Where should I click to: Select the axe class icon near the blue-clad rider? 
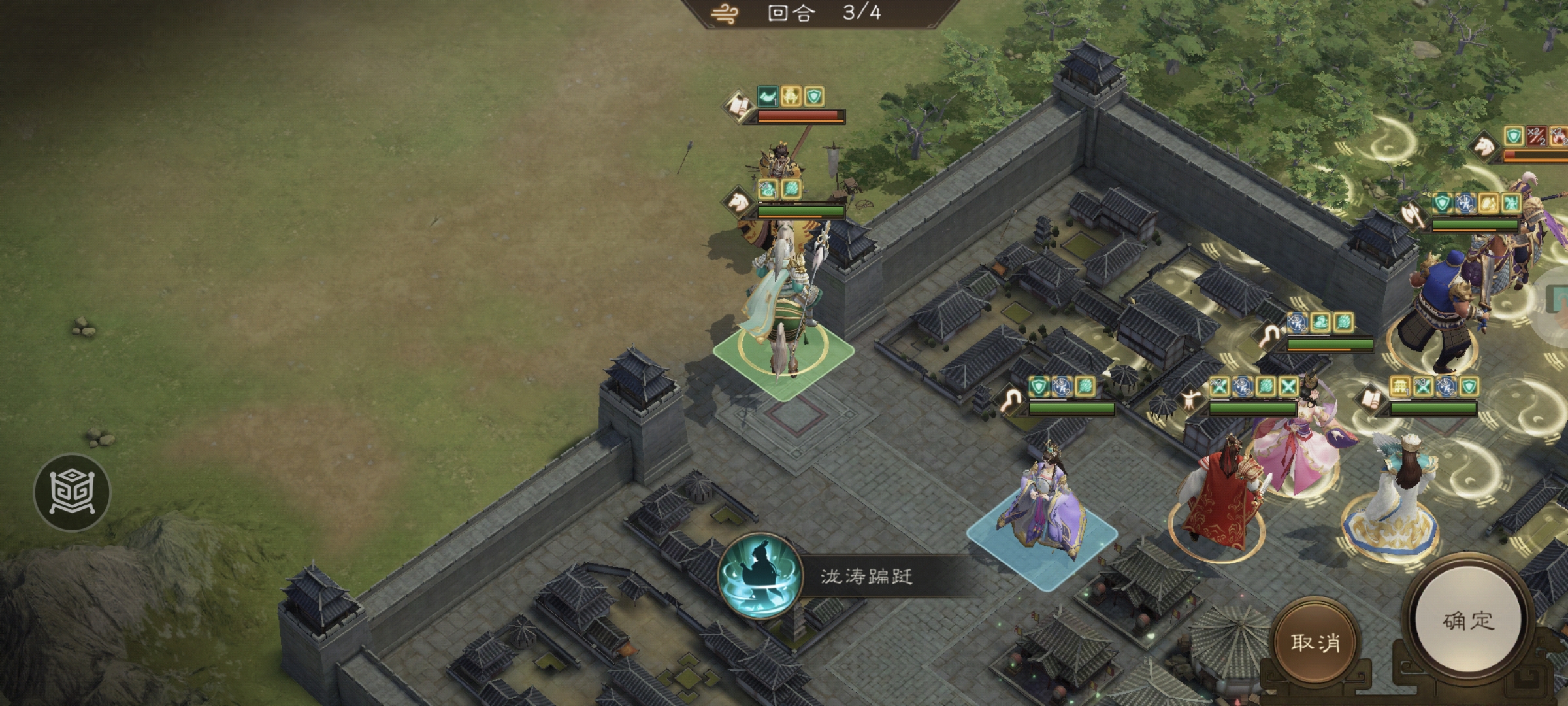1411,218
